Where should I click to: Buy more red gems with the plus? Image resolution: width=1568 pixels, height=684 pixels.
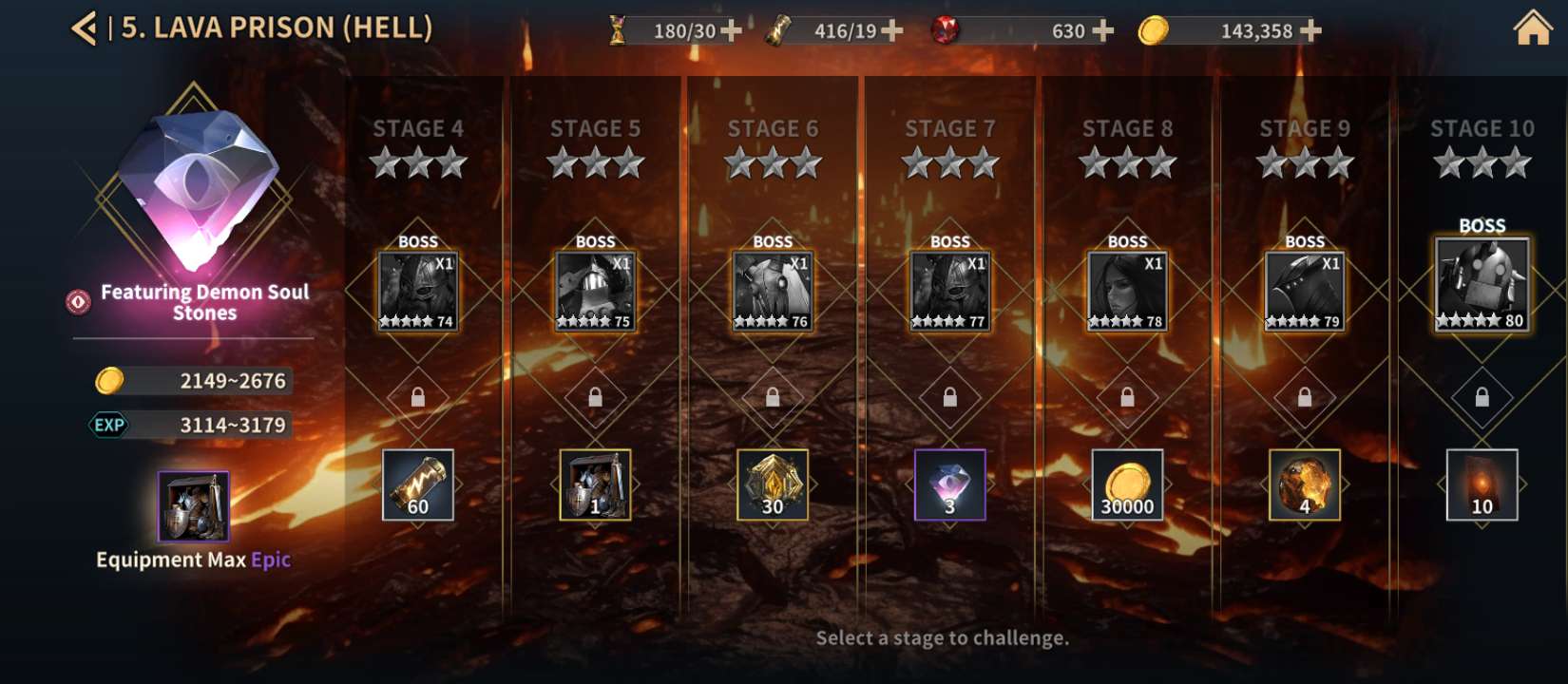pos(1103,31)
